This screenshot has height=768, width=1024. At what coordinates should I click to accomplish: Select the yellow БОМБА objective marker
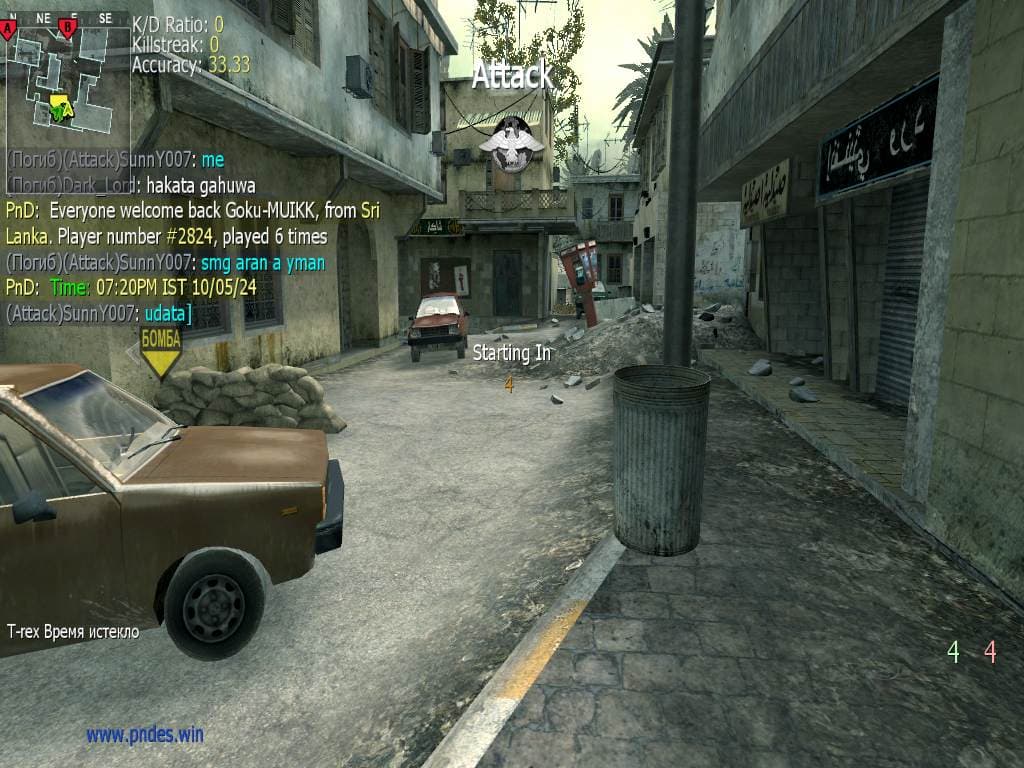point(160,351)
